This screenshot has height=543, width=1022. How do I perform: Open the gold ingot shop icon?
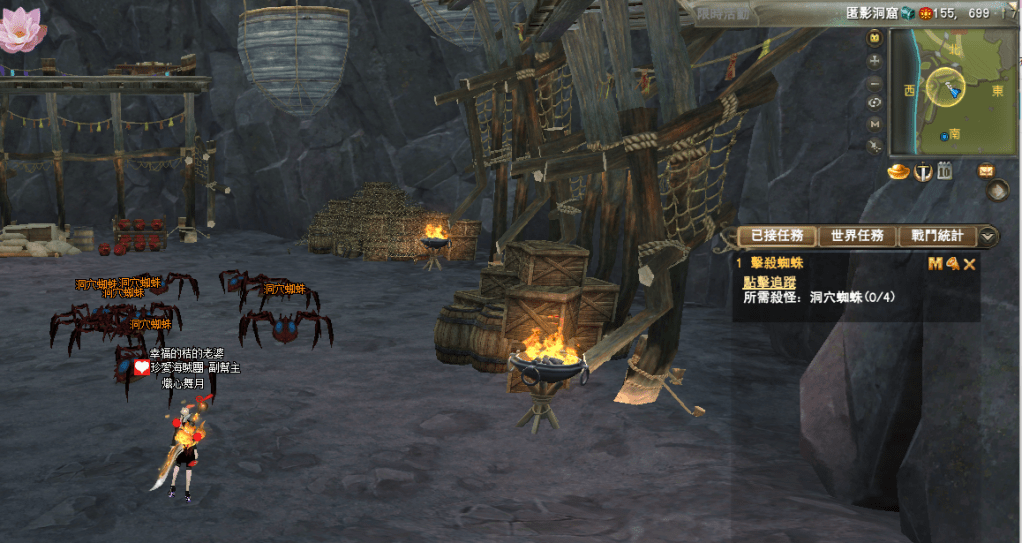[898, 172]
